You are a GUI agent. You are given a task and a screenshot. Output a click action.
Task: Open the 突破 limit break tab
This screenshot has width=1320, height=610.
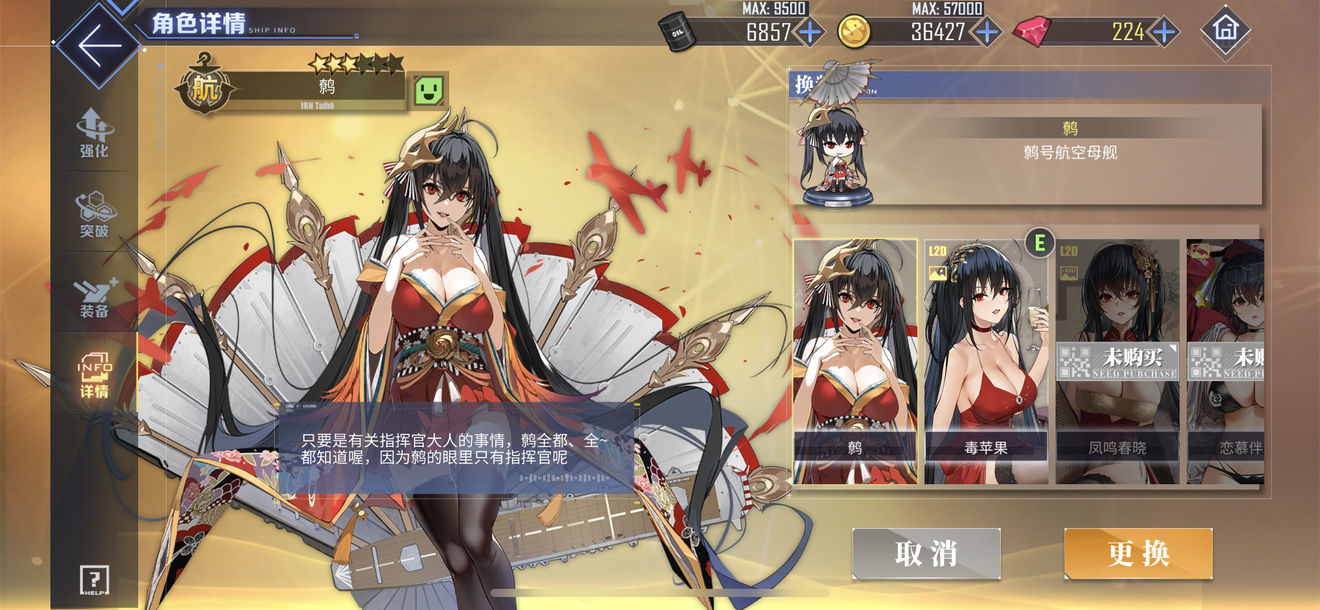pyautogui.click(x=94, y=215)
